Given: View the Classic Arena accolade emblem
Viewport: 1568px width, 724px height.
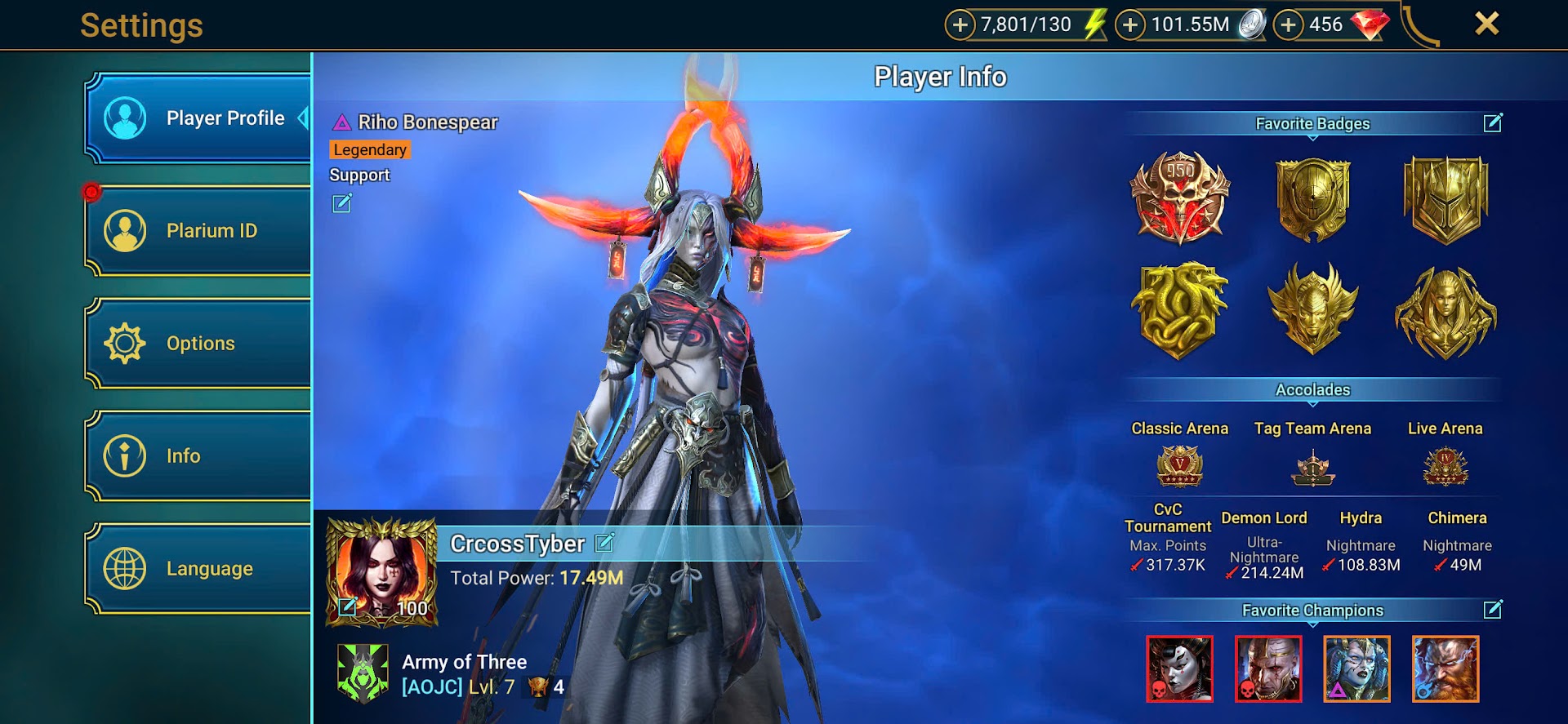Looking at the screenshot, I should coord(1179,466).
